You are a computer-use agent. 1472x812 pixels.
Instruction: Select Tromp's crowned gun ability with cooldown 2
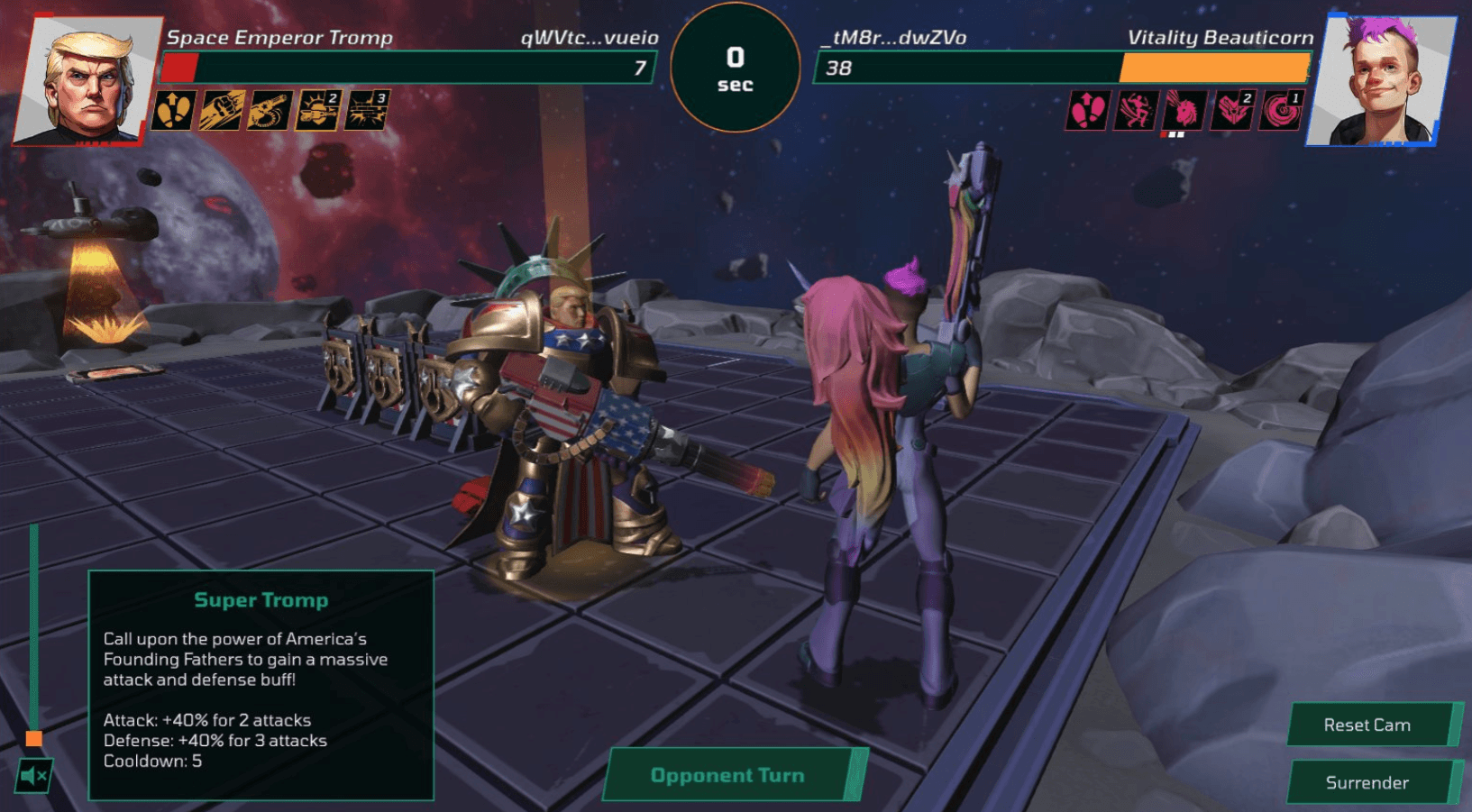[318, 111]
